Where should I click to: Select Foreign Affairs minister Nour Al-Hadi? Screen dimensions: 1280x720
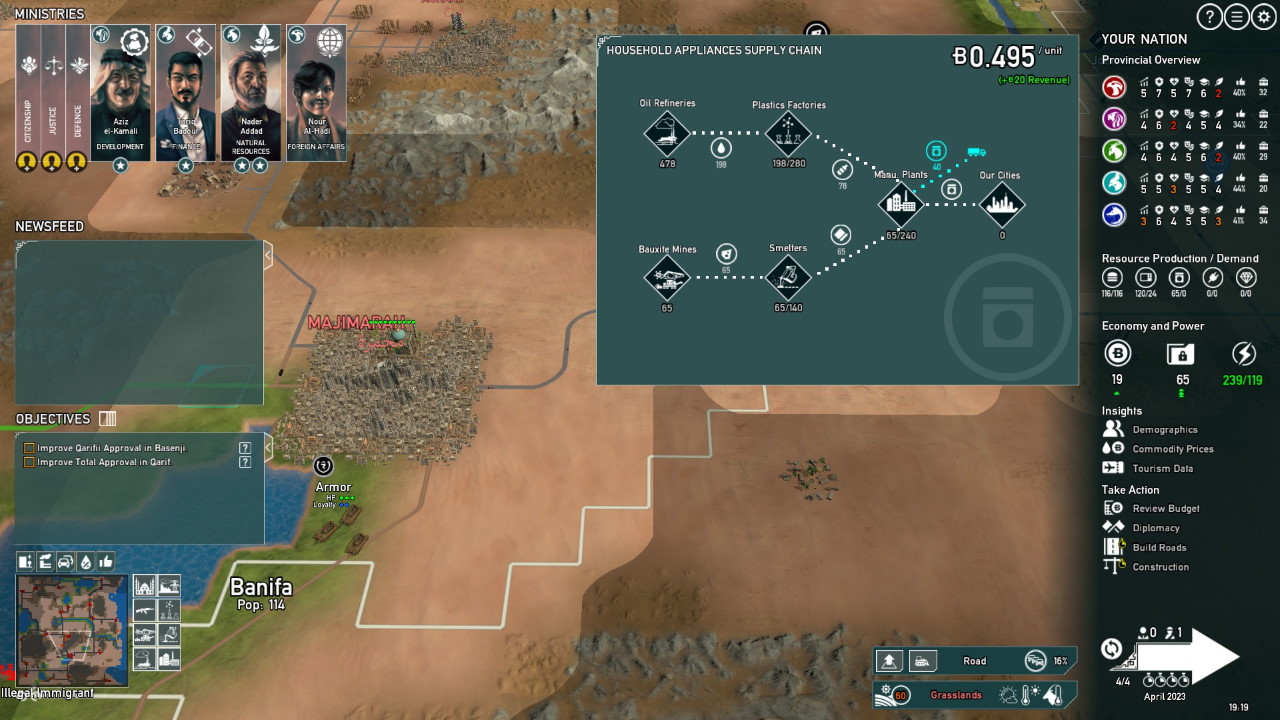point(316,93)
